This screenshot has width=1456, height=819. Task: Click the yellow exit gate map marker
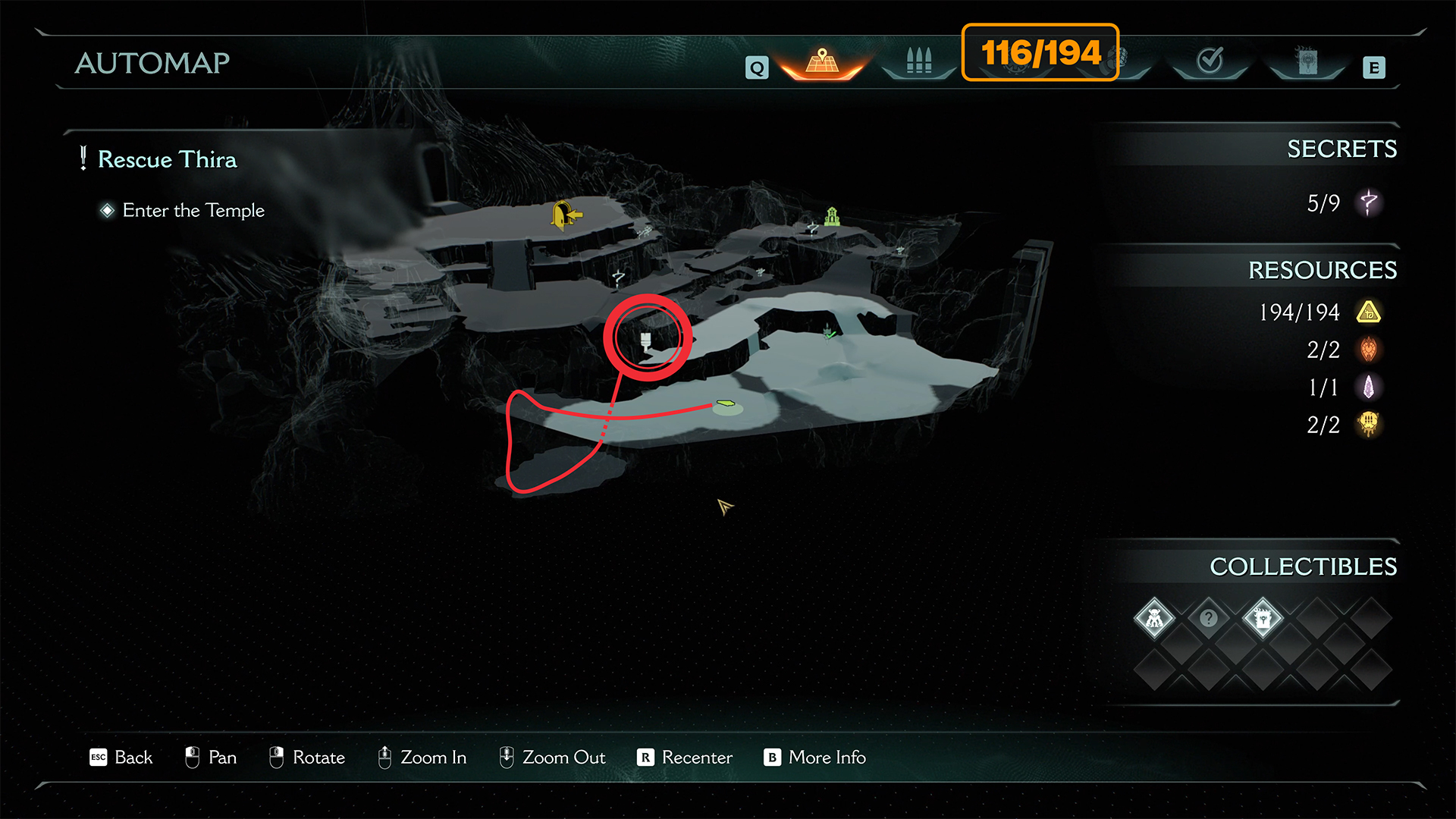[x=563, y=215]
